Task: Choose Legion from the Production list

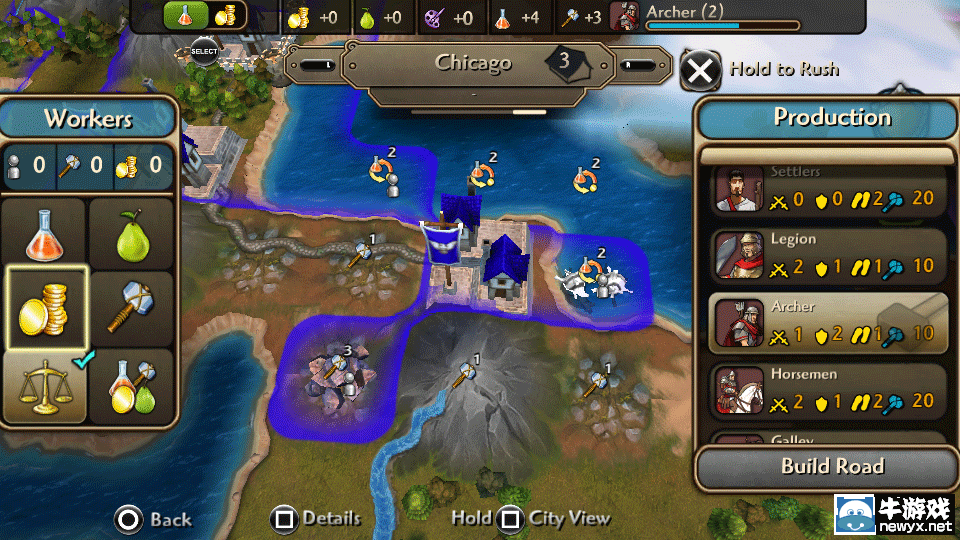Action: pyautogui.click(x=828, y=256)
